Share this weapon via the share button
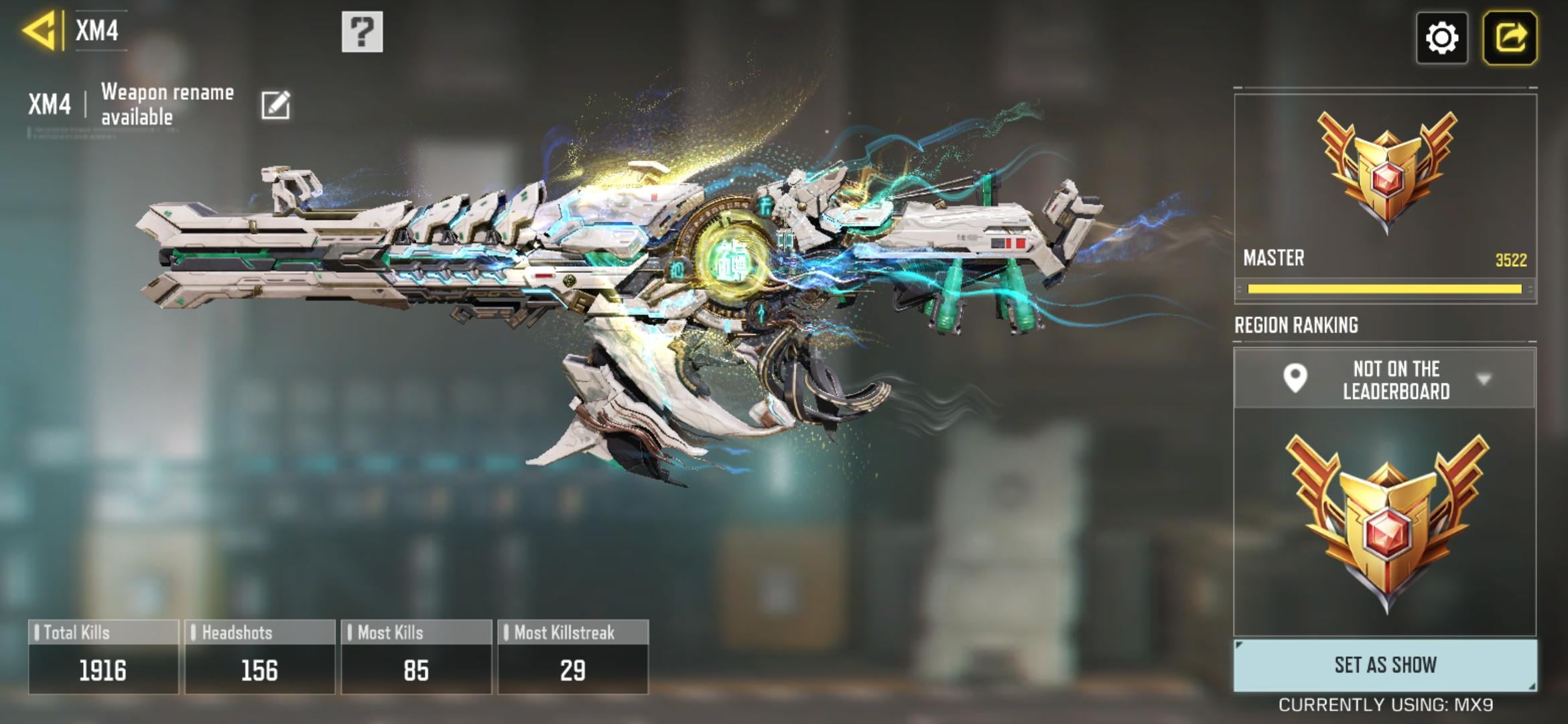 1510,38
